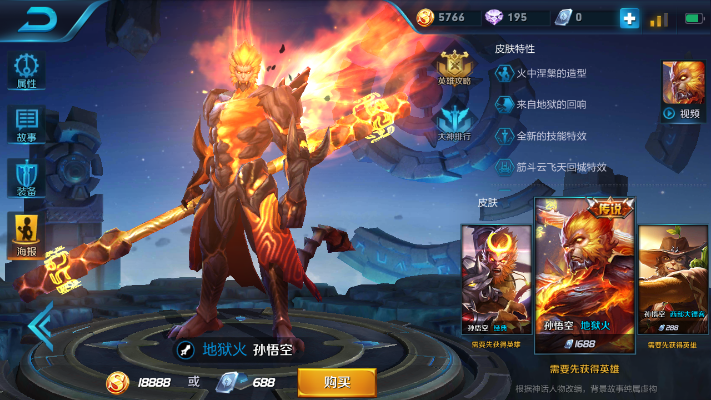
Task: Switch to the 故事 story tab
Action: point(27,124)
